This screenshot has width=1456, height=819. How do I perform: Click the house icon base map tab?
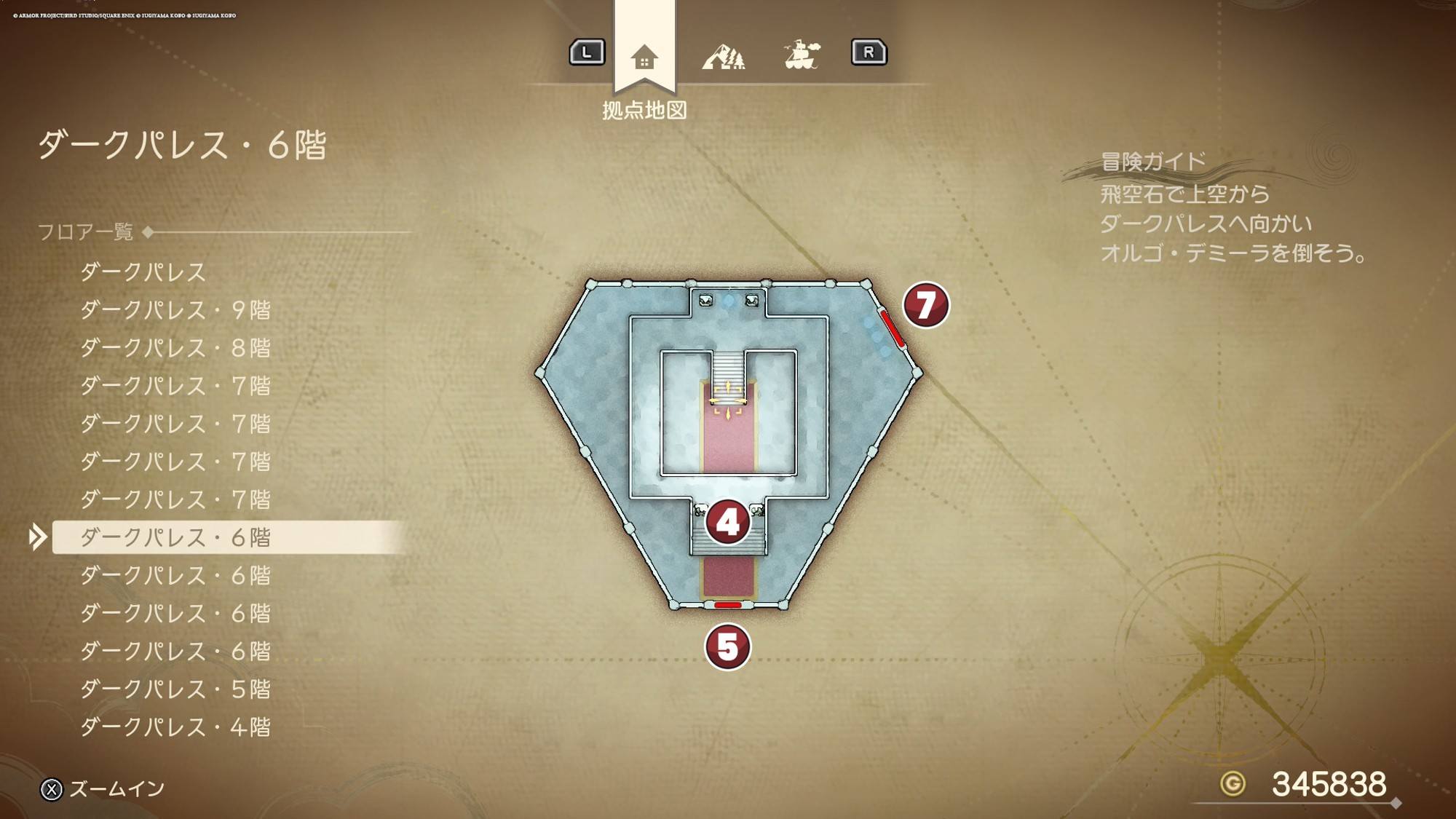(x=644, y=56)
